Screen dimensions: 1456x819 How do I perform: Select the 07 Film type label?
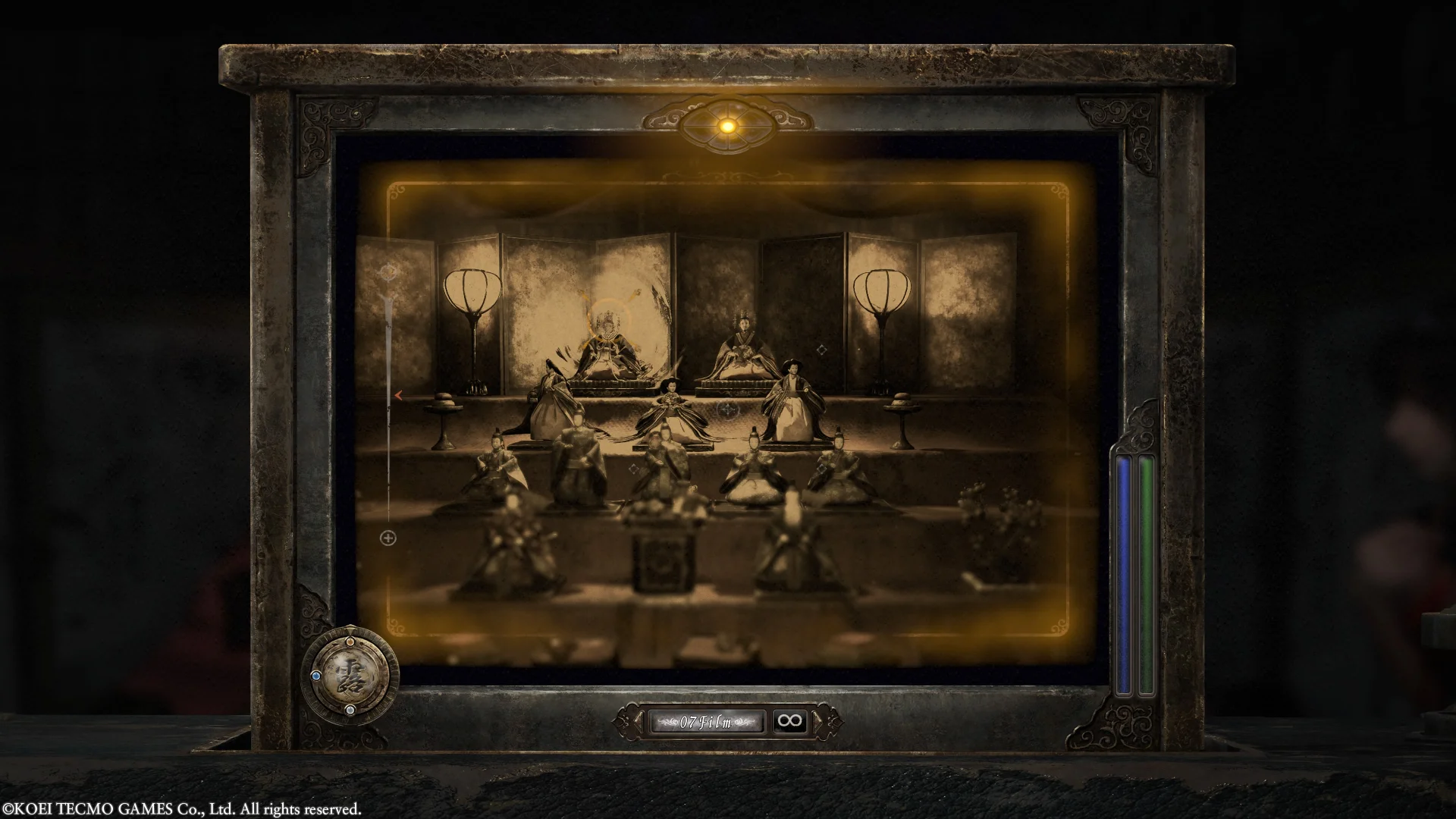pyautogui.click(x=705, y=722)
